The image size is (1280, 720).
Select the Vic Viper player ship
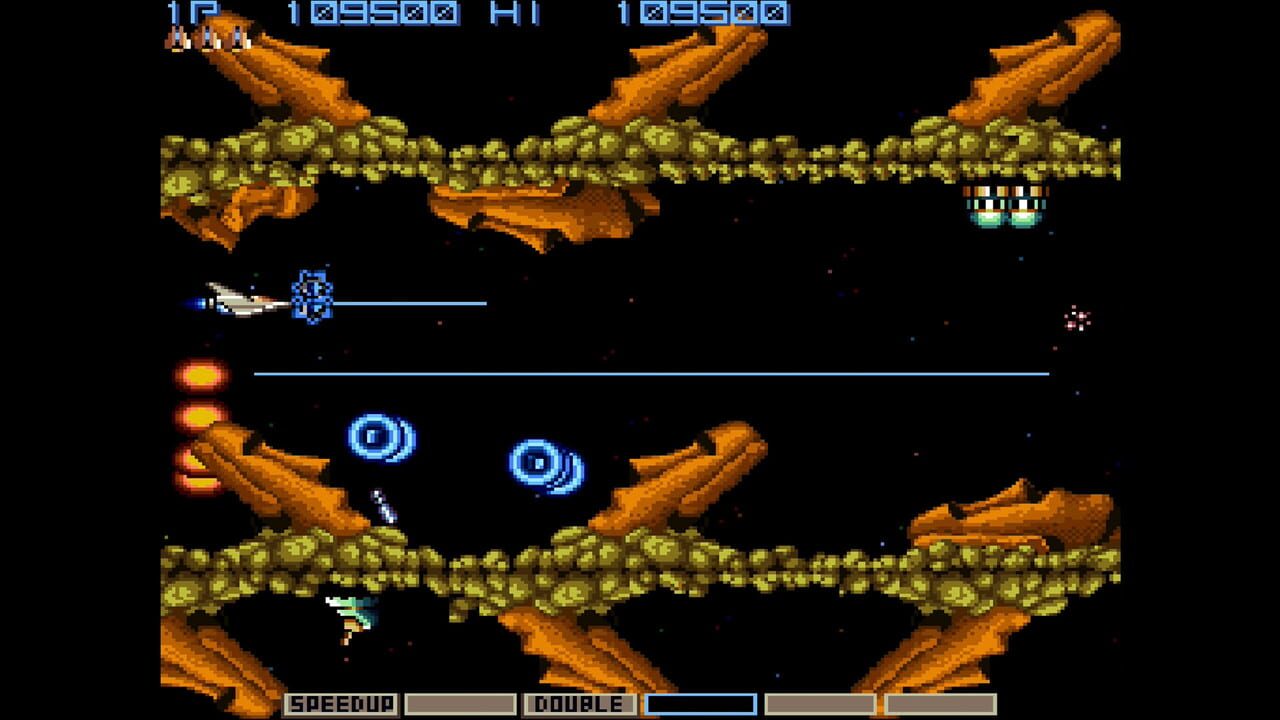tap(235, 298)
